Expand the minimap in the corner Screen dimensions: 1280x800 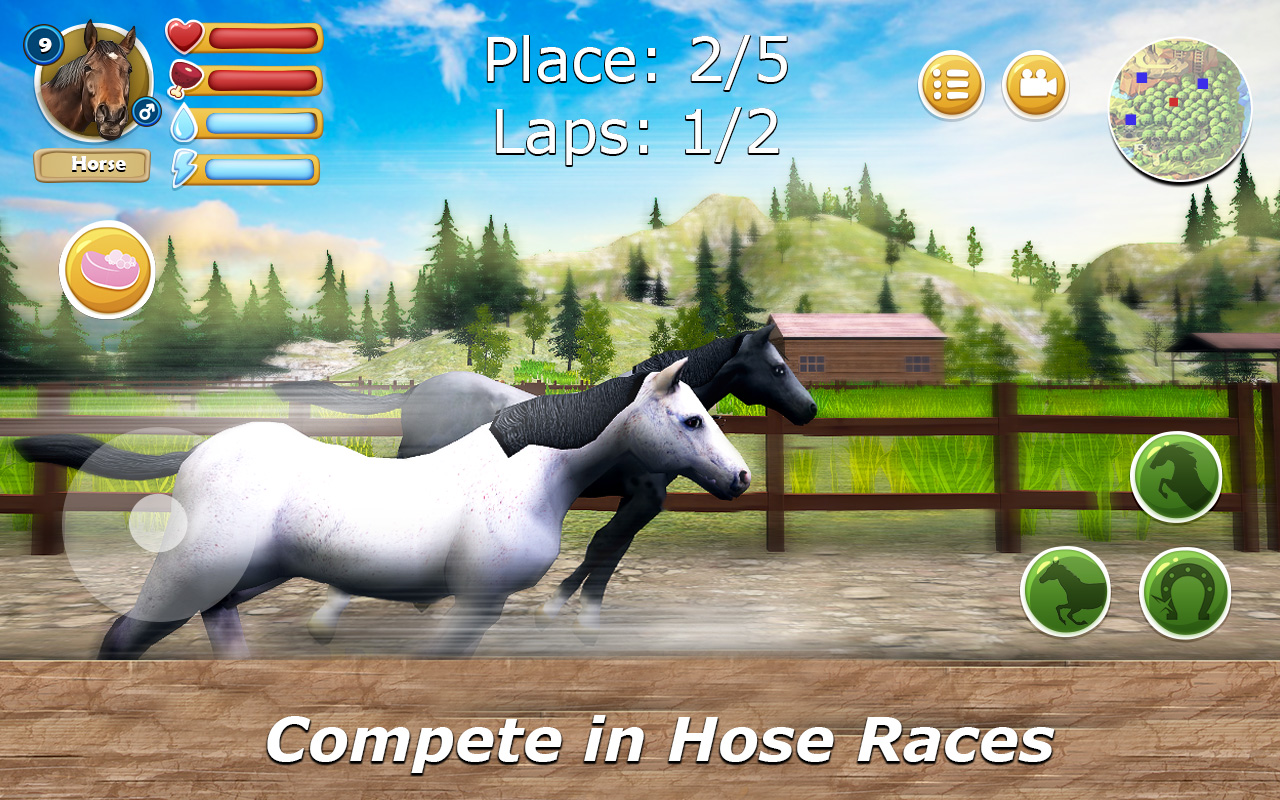point(1180,110)
